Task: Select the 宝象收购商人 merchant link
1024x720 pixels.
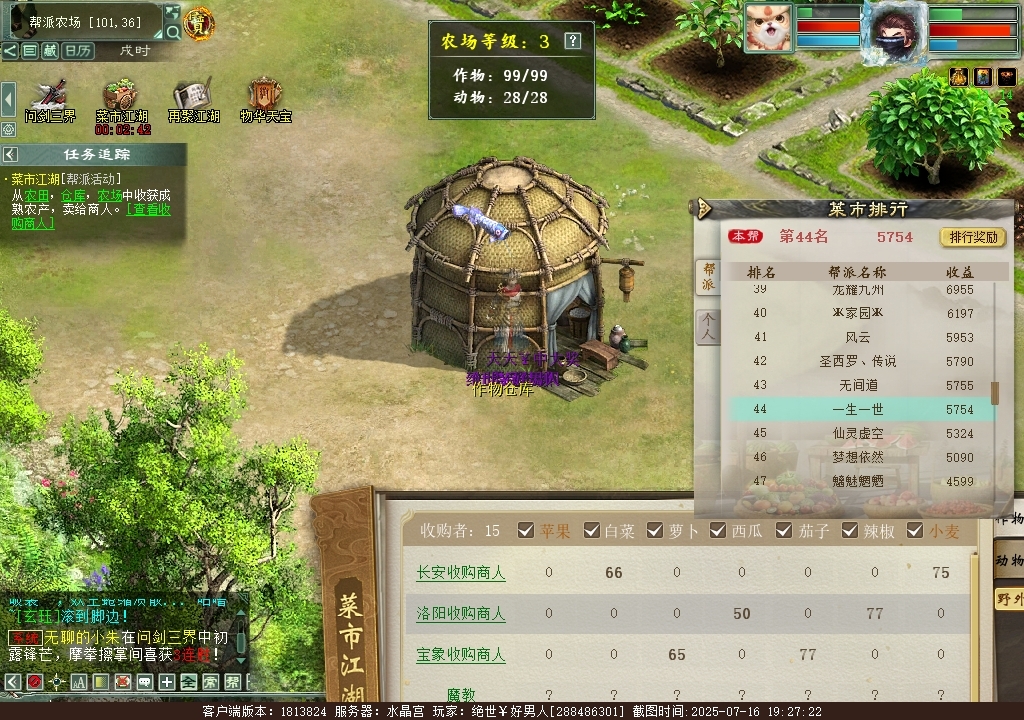Action: (461, 655)
